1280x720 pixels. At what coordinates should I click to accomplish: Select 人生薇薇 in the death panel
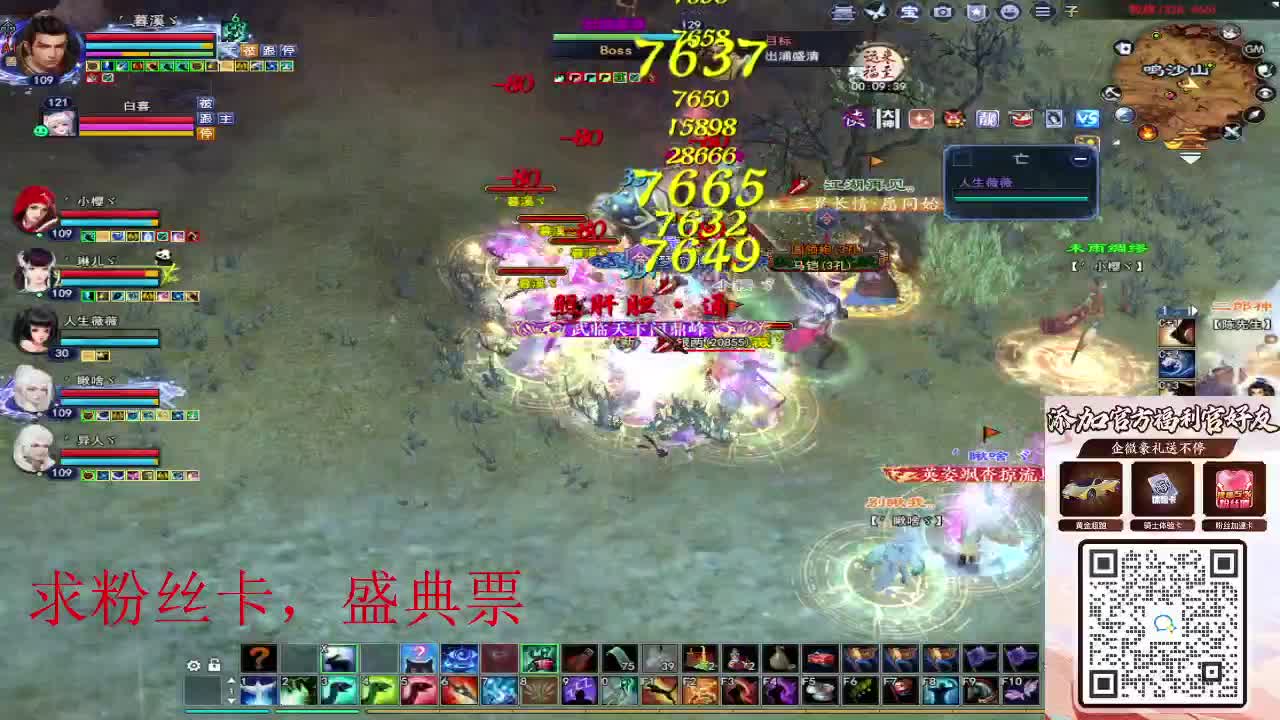987,182
